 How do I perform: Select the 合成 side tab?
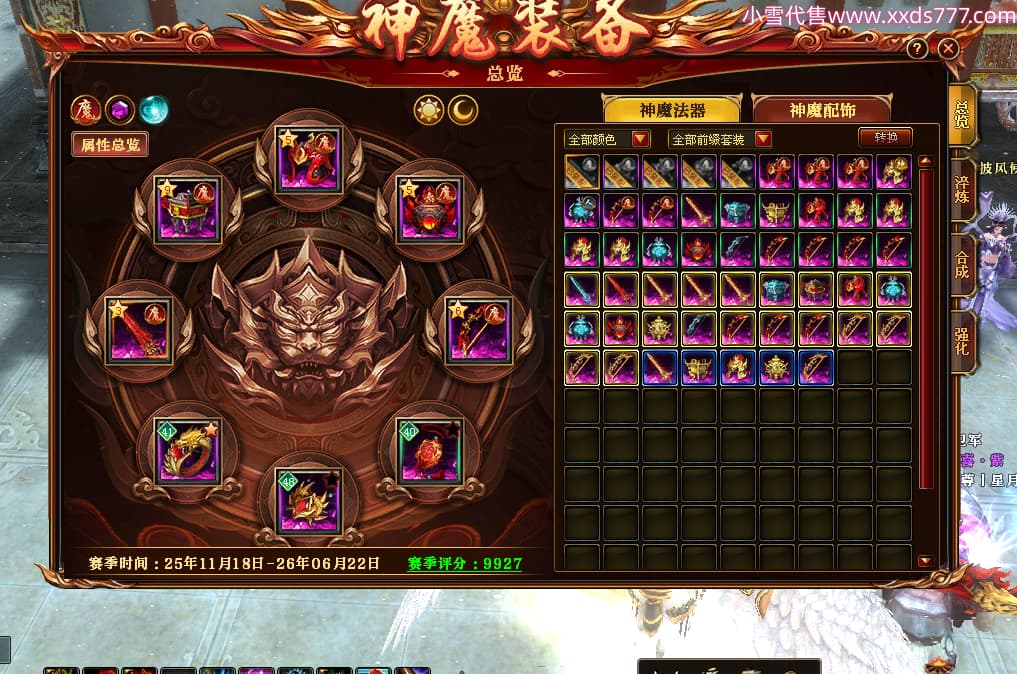[x=962, y=263]
